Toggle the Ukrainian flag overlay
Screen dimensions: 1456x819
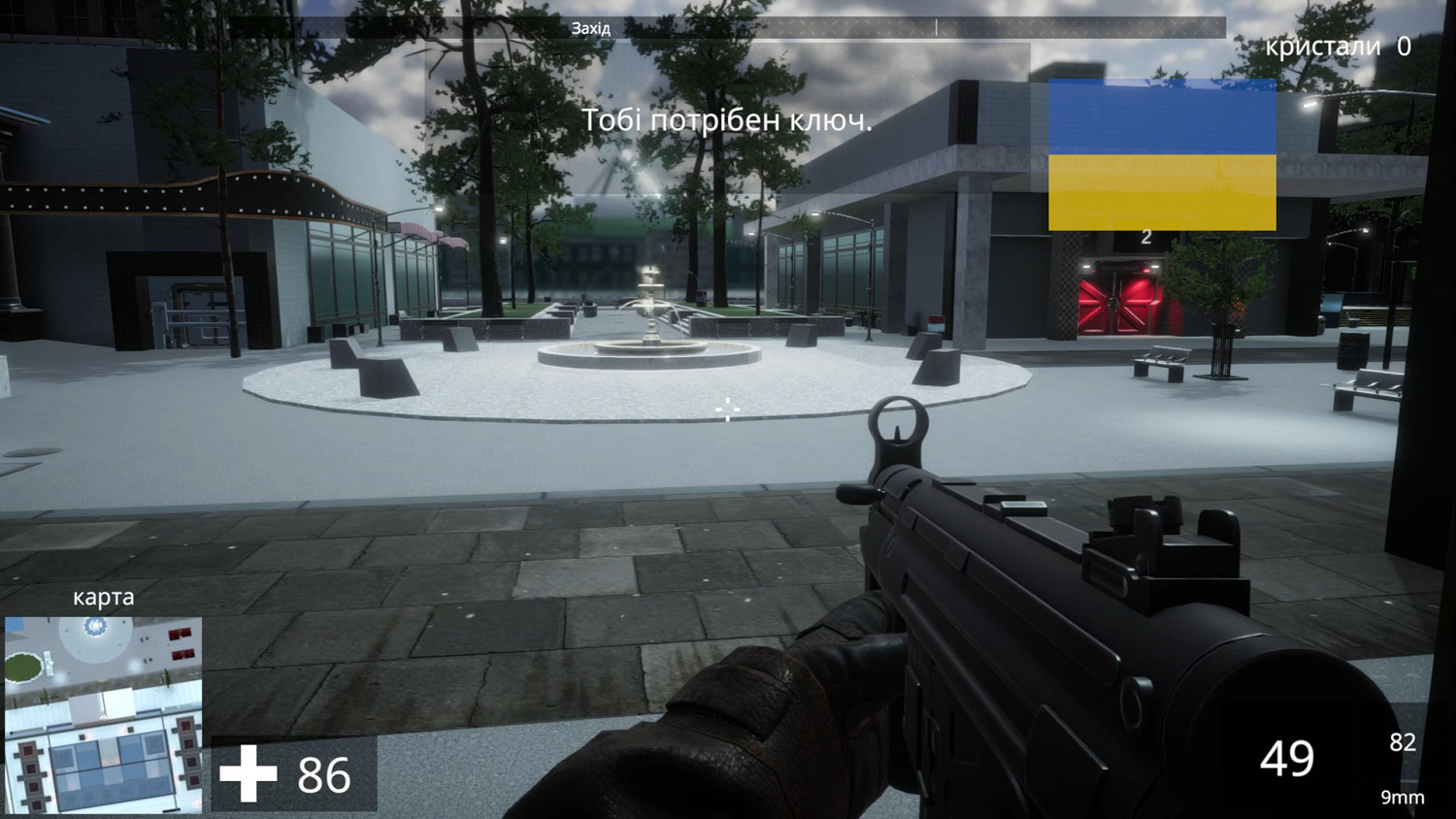(x=1161, y=153)
